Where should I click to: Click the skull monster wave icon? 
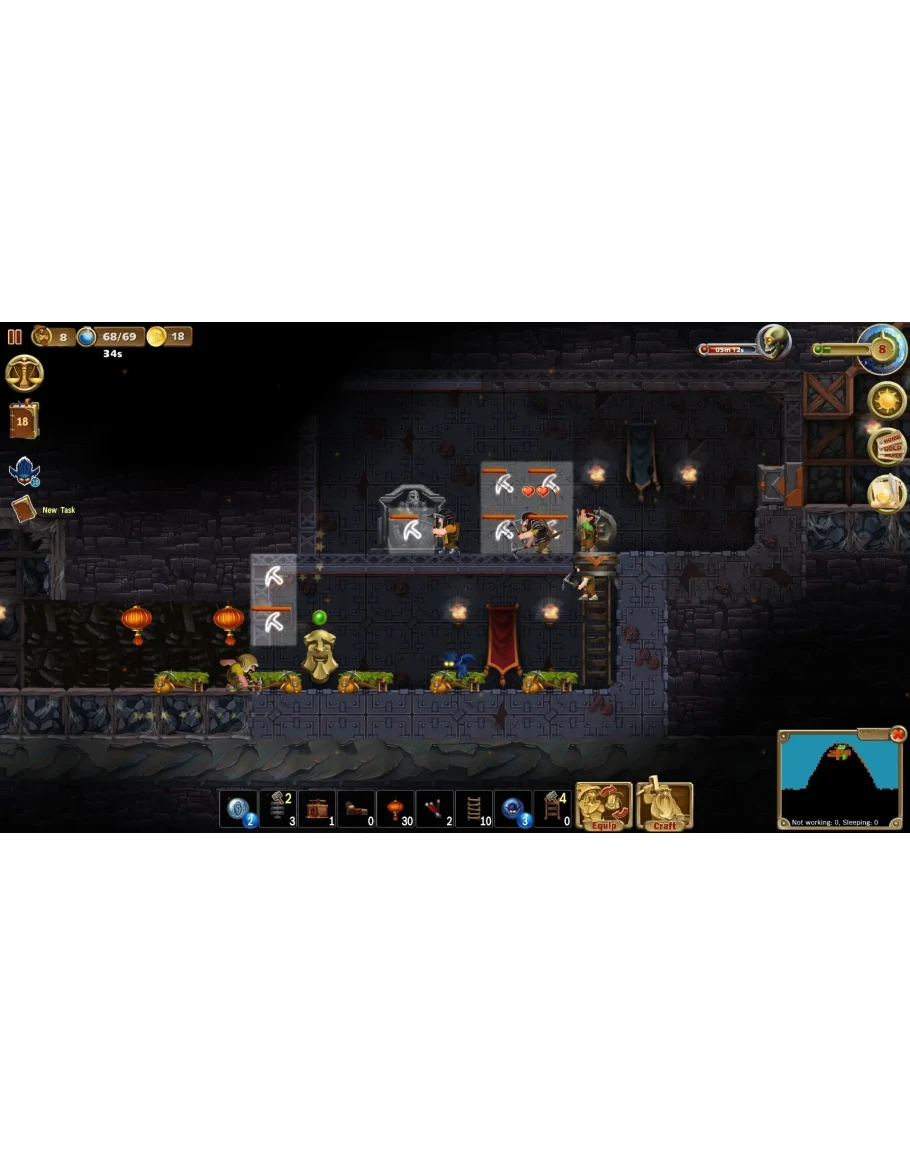pos(773,343)
